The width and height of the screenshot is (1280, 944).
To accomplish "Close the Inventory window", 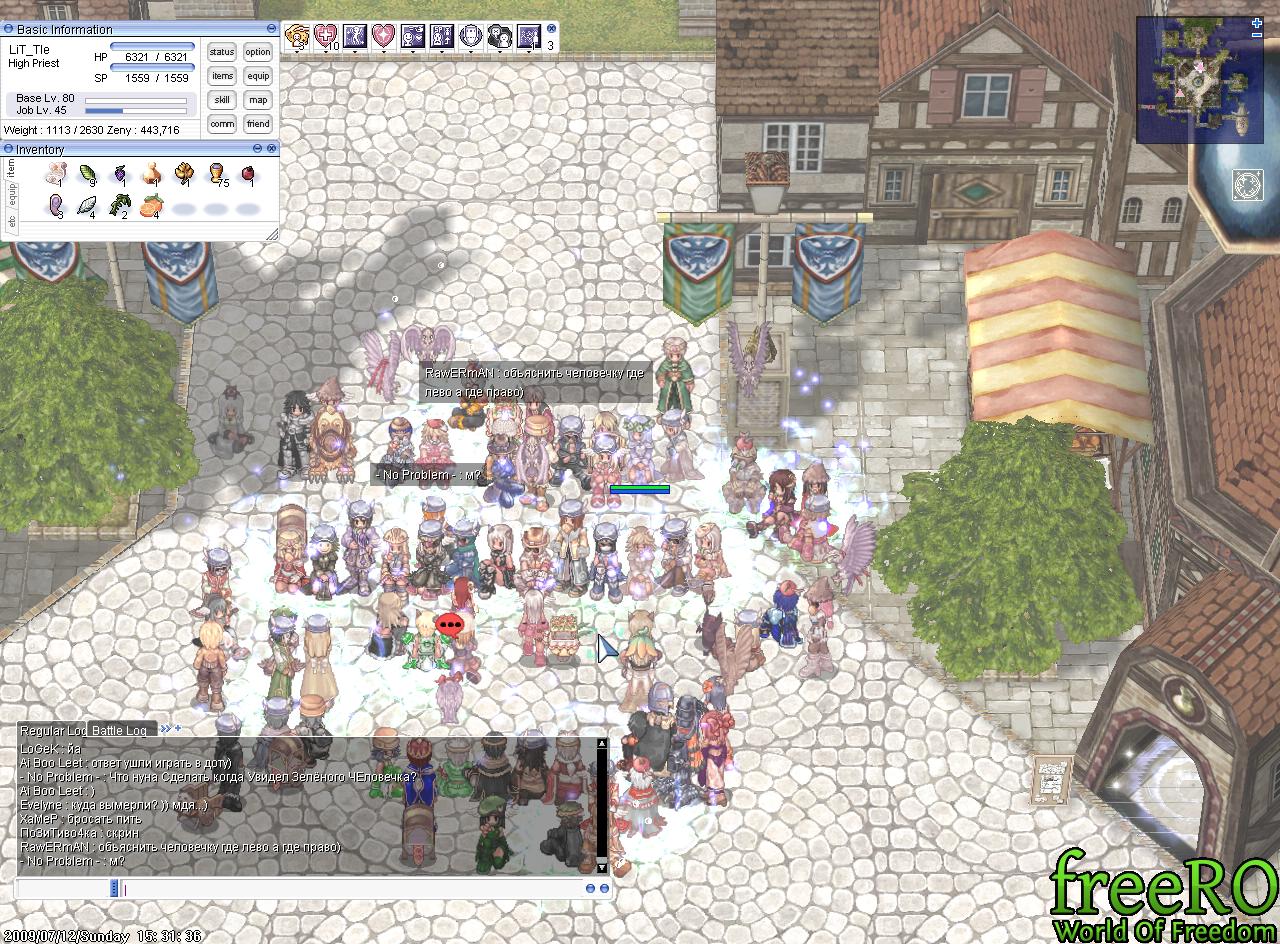I will coord(272,148).
